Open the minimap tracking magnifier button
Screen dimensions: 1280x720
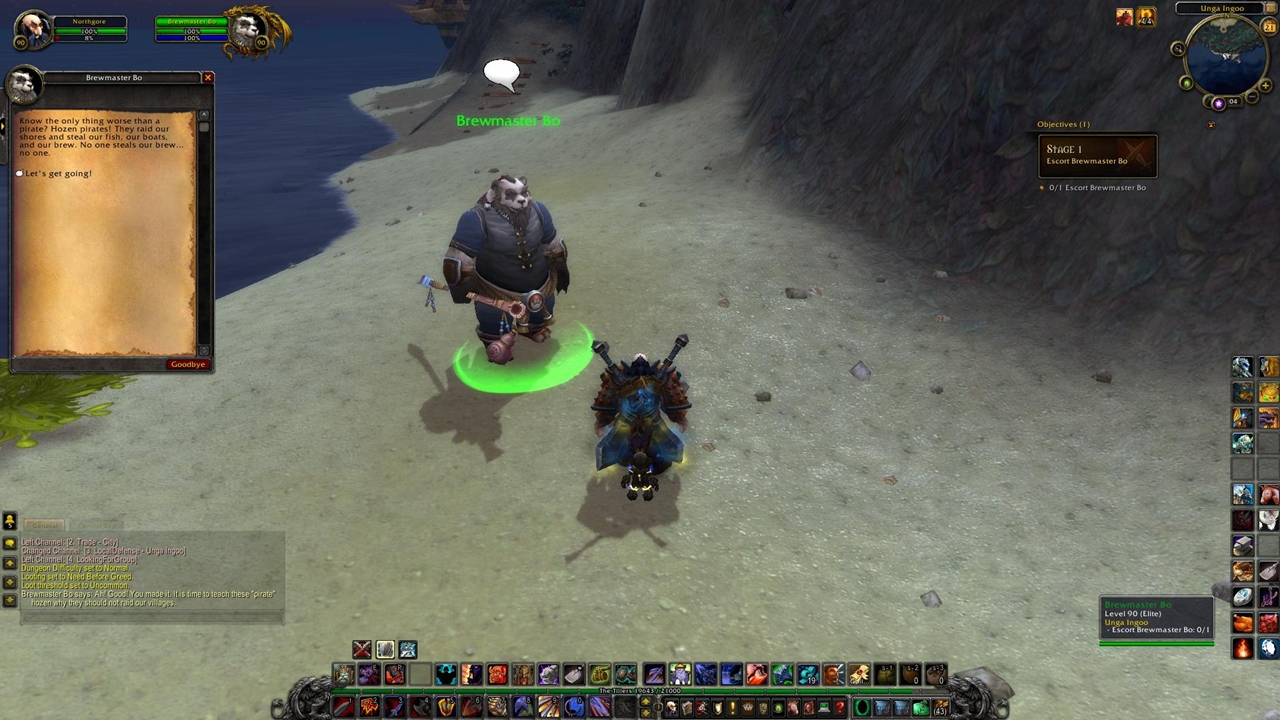pos(1178,49)
